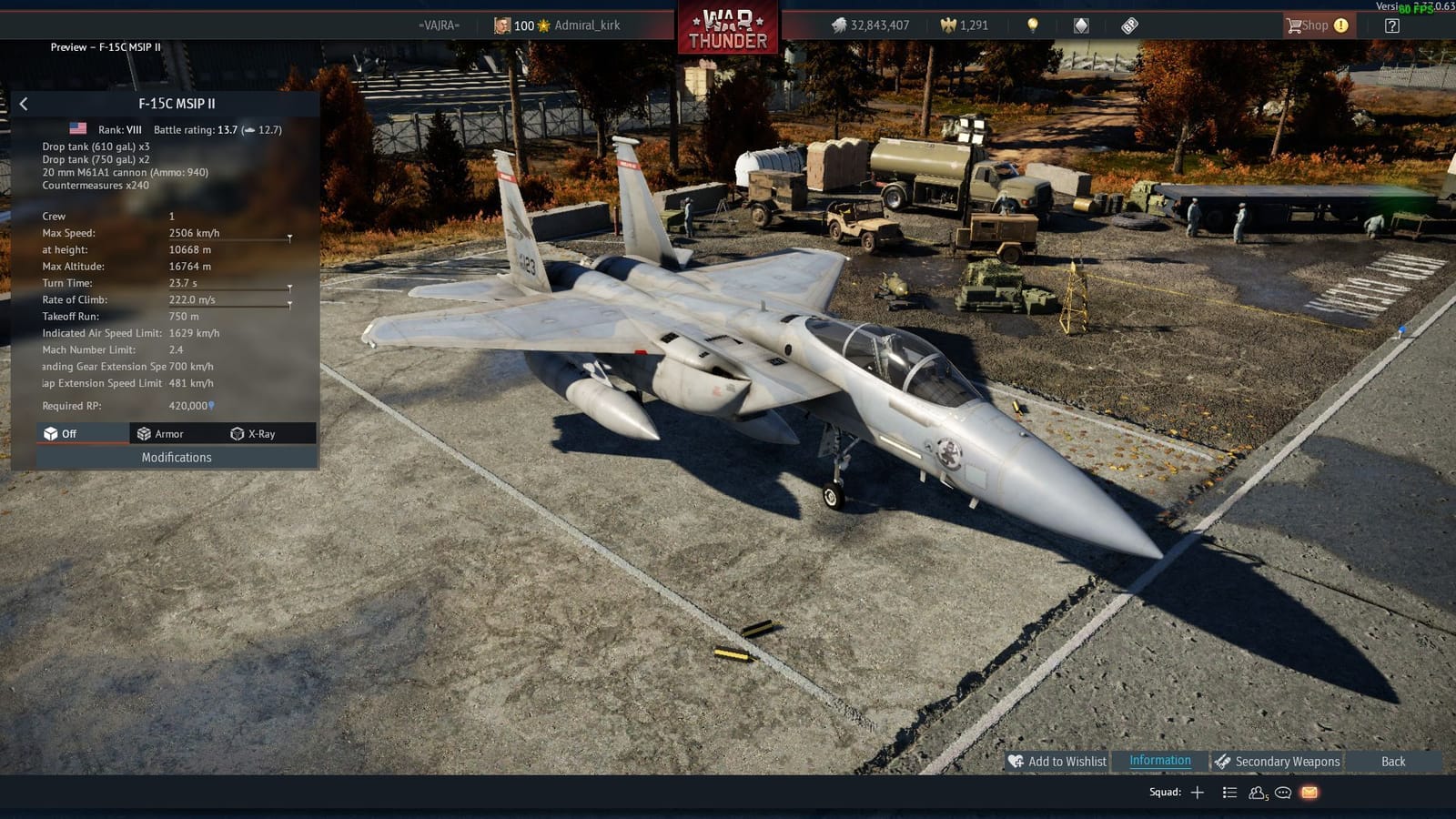
Task: Click the back chevron on the vehicle panel
Action: click(x=23, y=104)
